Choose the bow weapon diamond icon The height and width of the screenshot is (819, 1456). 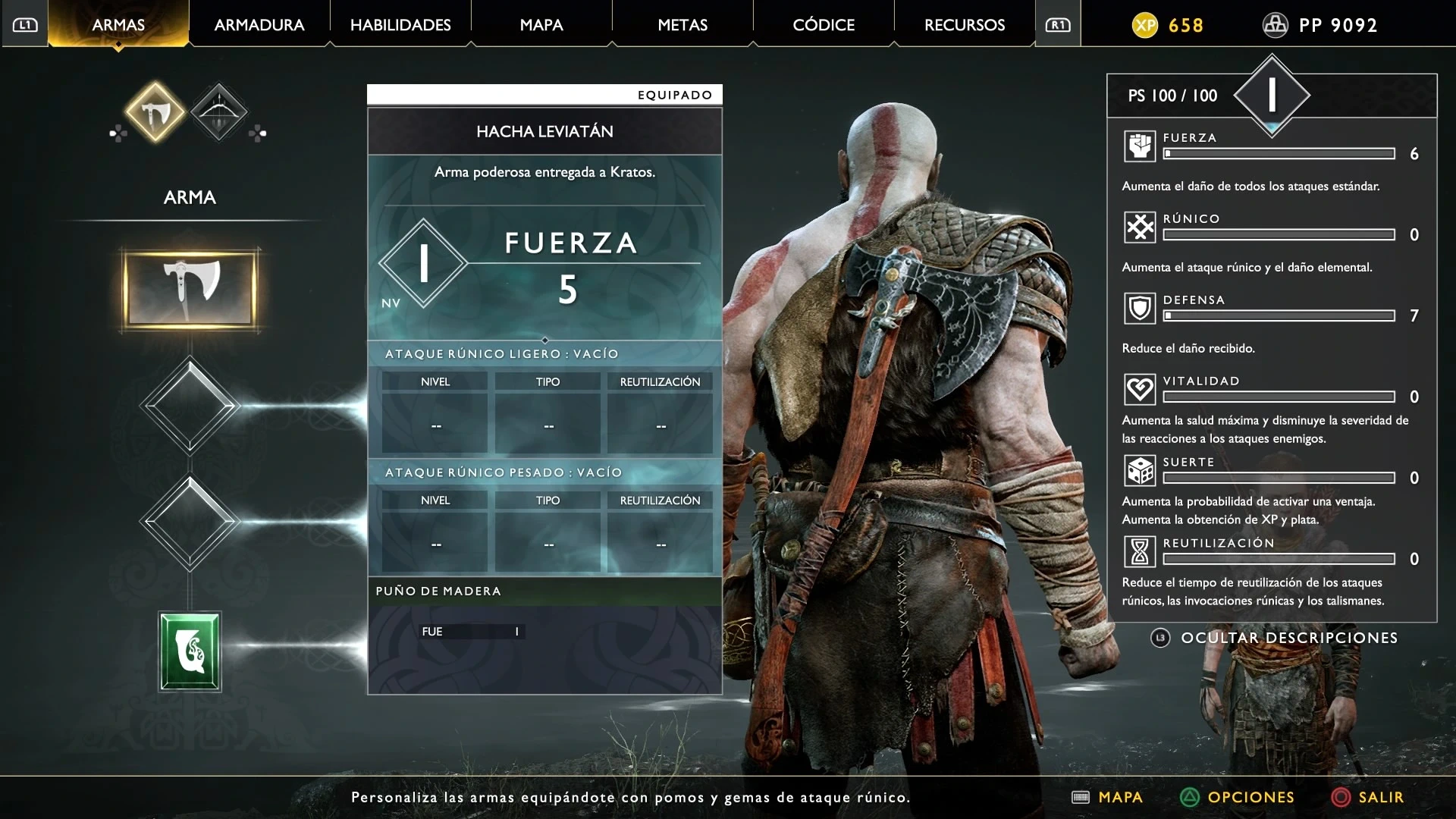pyautogui.click(x=218, y=113)
